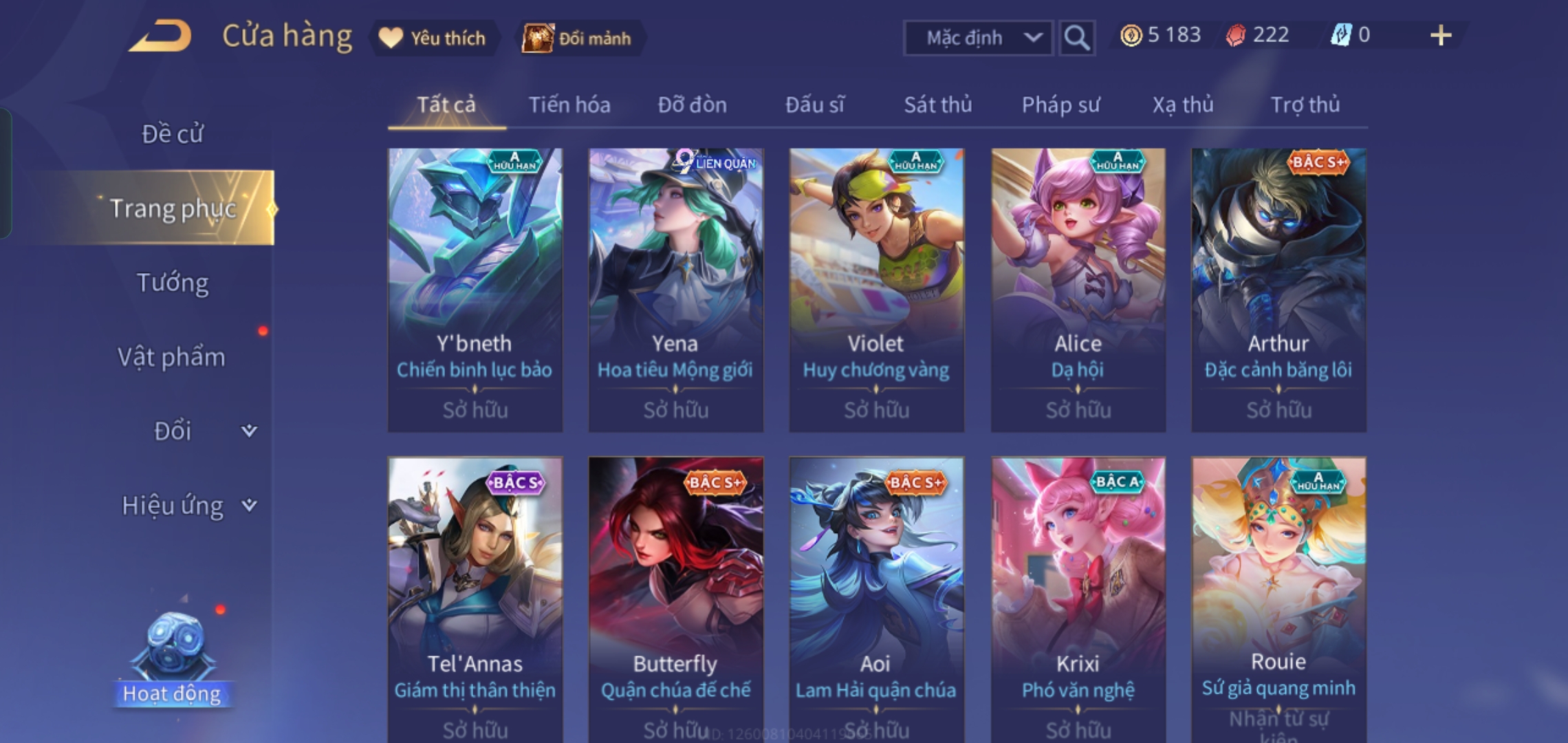Expand the Mặc định sort dropdown
This screenshot has width=1568, height=743.
977,38
